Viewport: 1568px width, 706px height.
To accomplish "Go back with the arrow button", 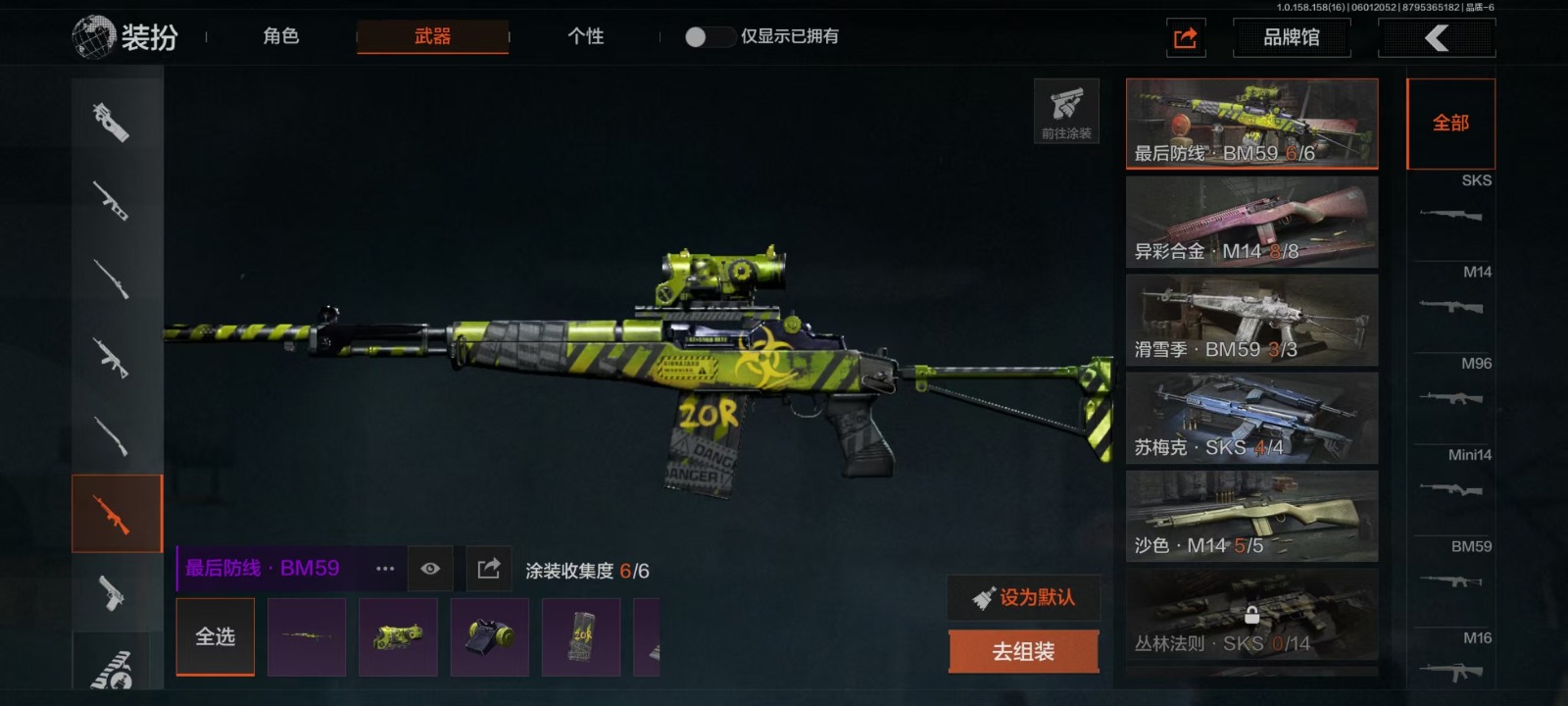I will click(x=1437, y=38).
